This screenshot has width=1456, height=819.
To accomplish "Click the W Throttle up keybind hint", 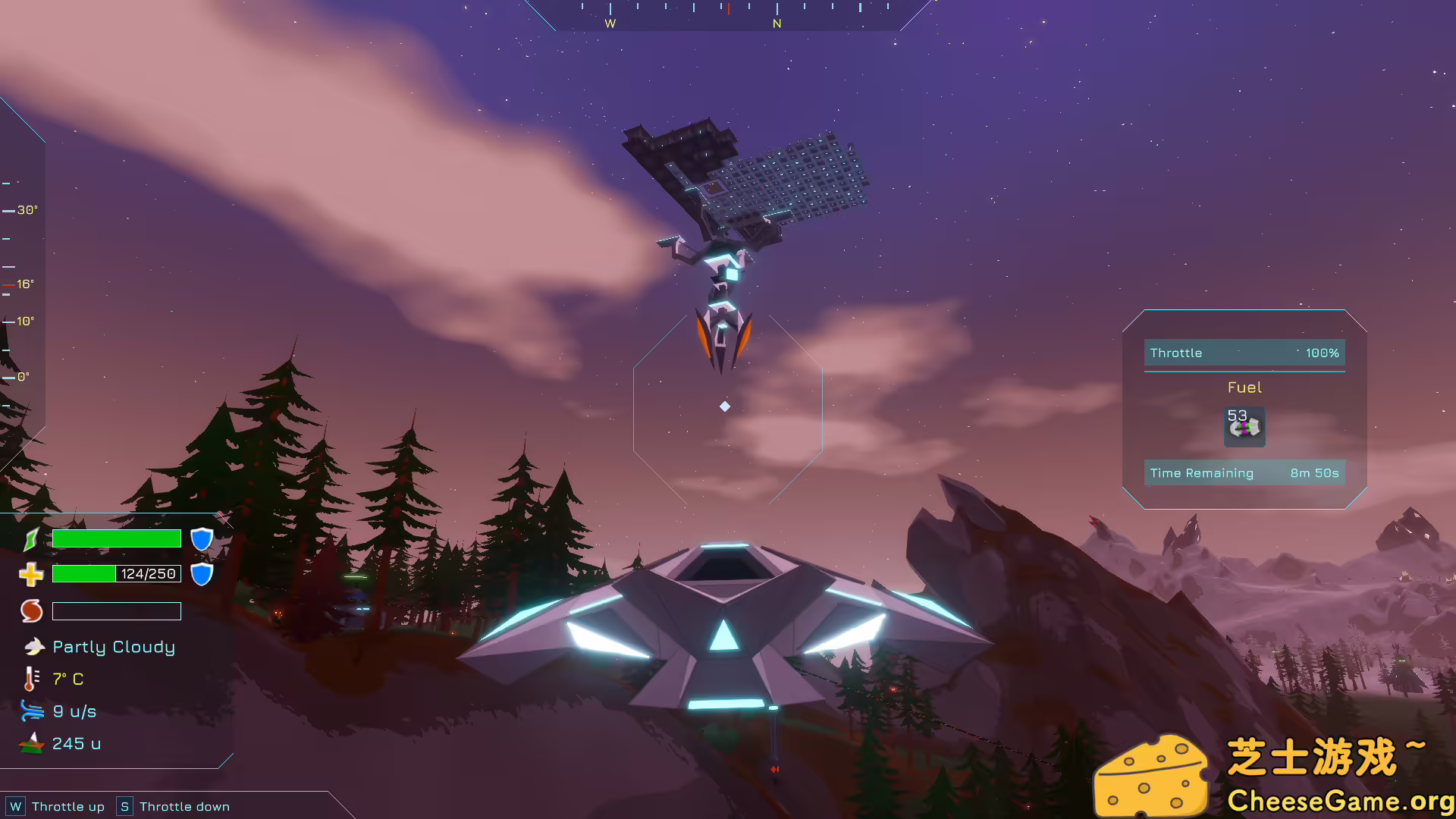I will tap(17, 806).
